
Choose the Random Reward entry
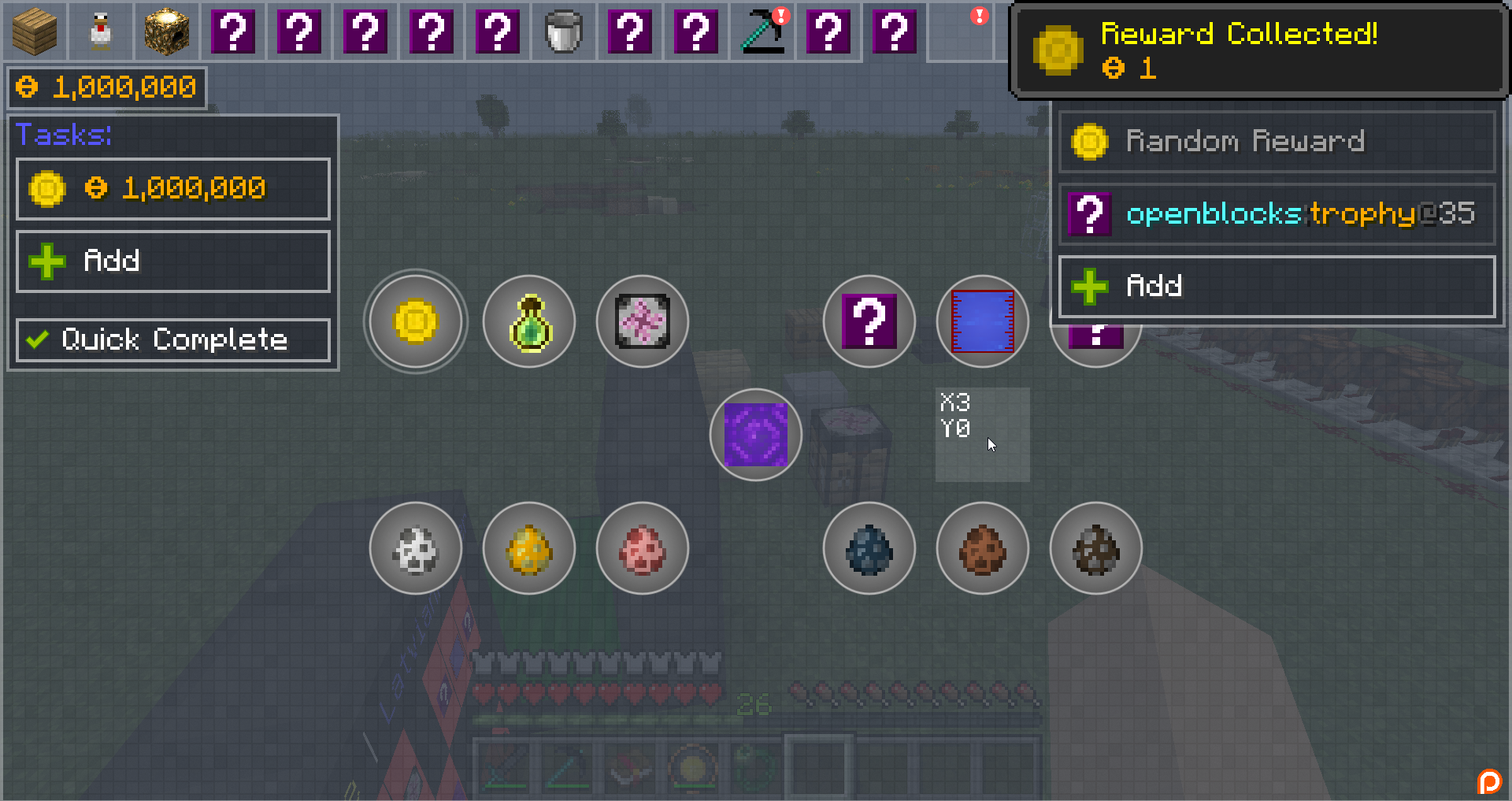click(x=1277, y=142)
